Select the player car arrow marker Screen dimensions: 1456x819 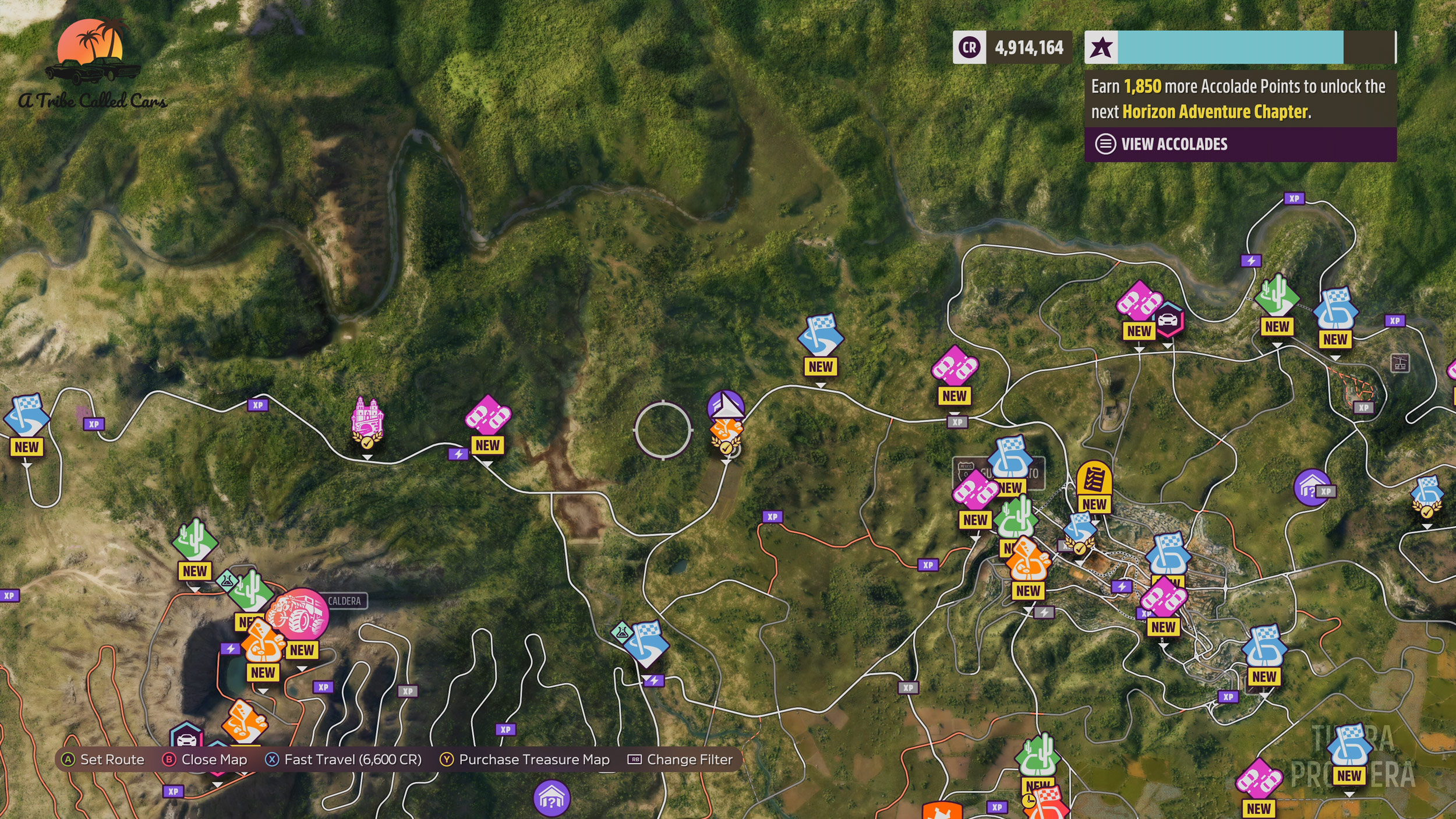(x=726, y=406)
